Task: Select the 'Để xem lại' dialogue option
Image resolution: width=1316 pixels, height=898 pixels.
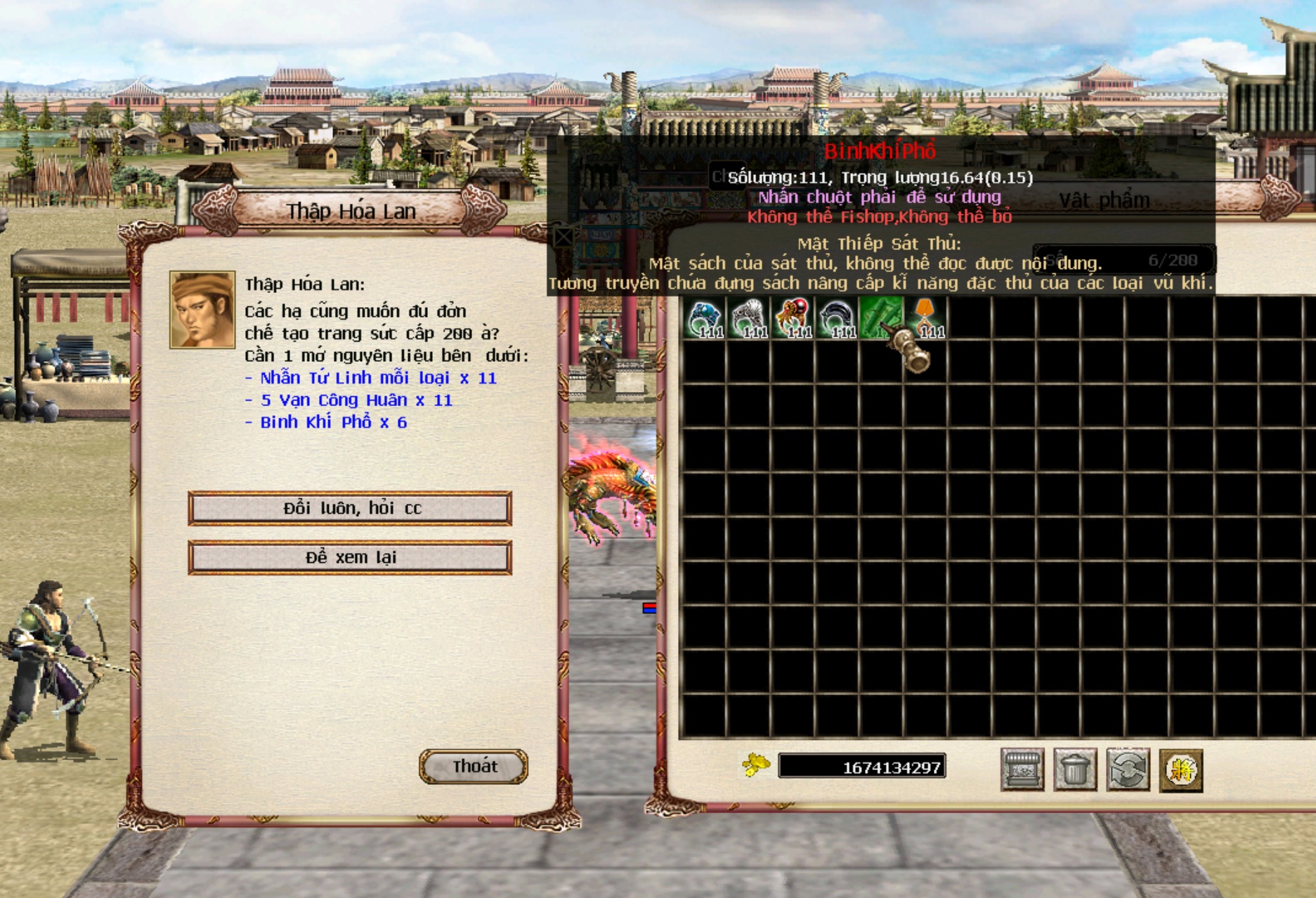Action: click(350, 557)
